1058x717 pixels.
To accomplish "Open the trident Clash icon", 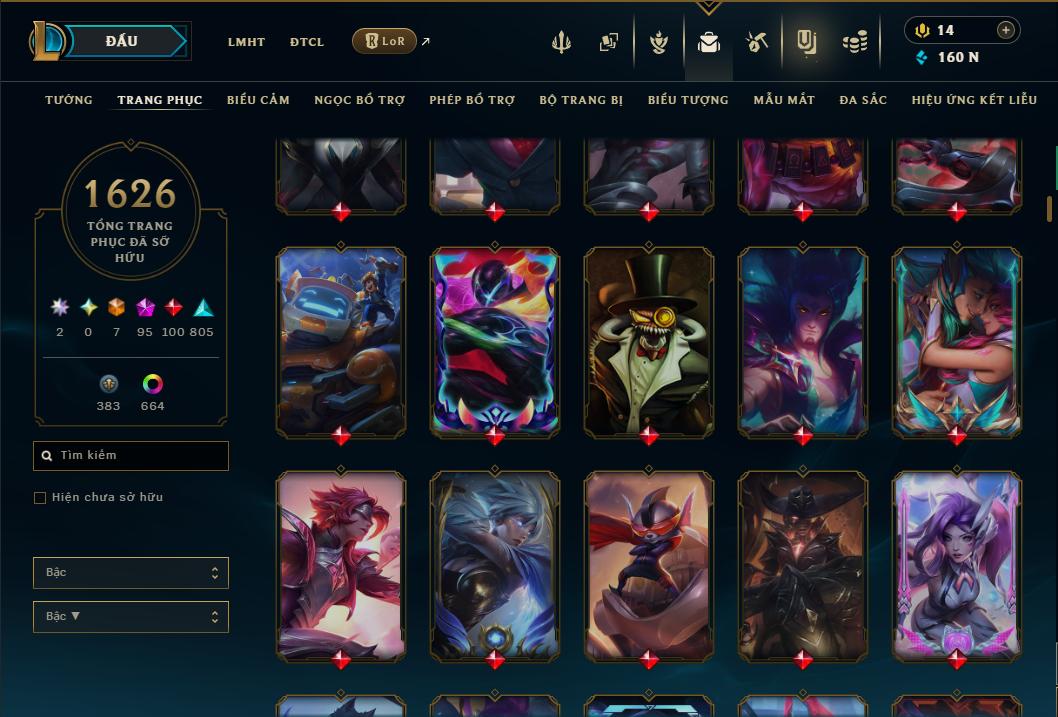I will (x=561, y=42).
